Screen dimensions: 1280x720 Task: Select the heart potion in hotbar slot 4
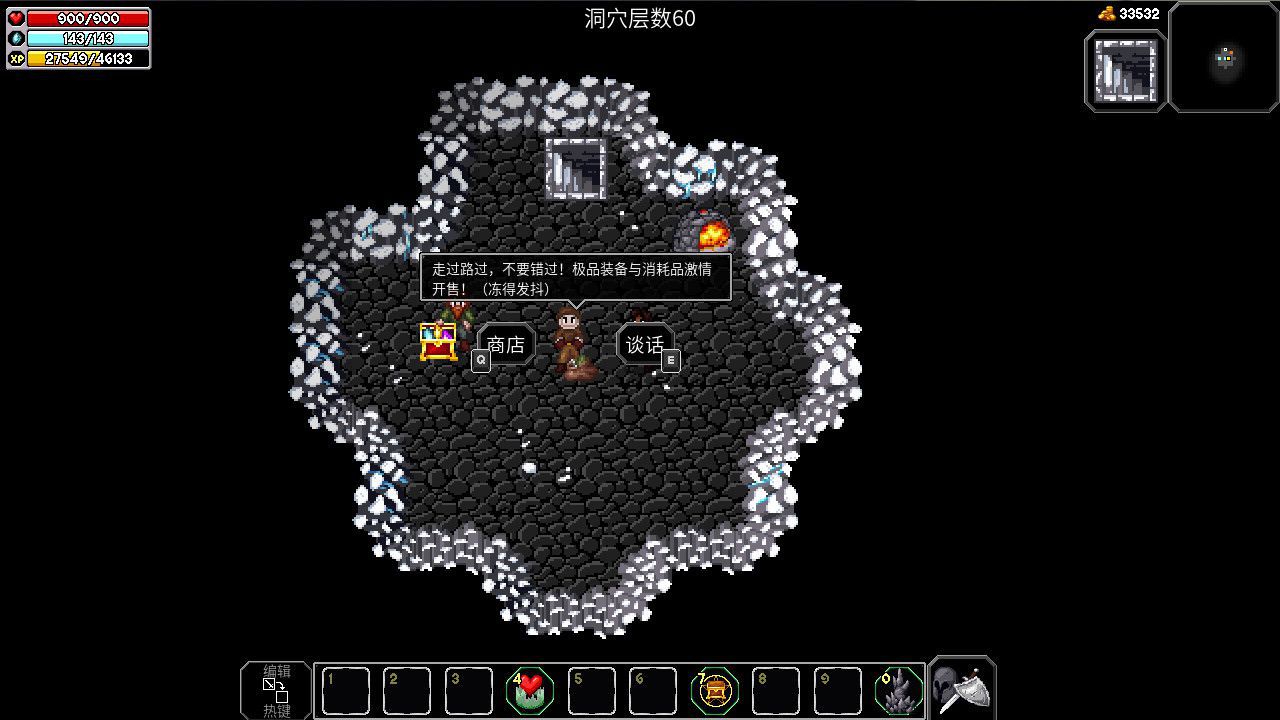(530, 690)
